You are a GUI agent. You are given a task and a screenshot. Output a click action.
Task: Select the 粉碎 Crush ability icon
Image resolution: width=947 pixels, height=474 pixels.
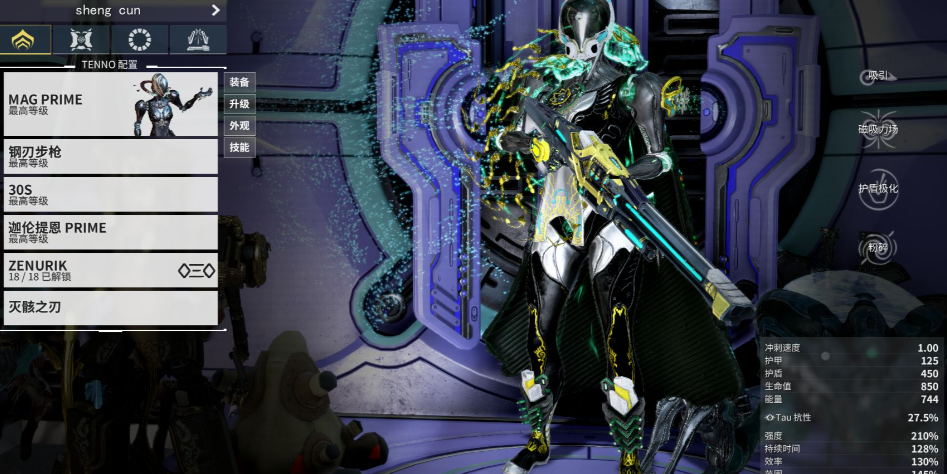(878, 246)
